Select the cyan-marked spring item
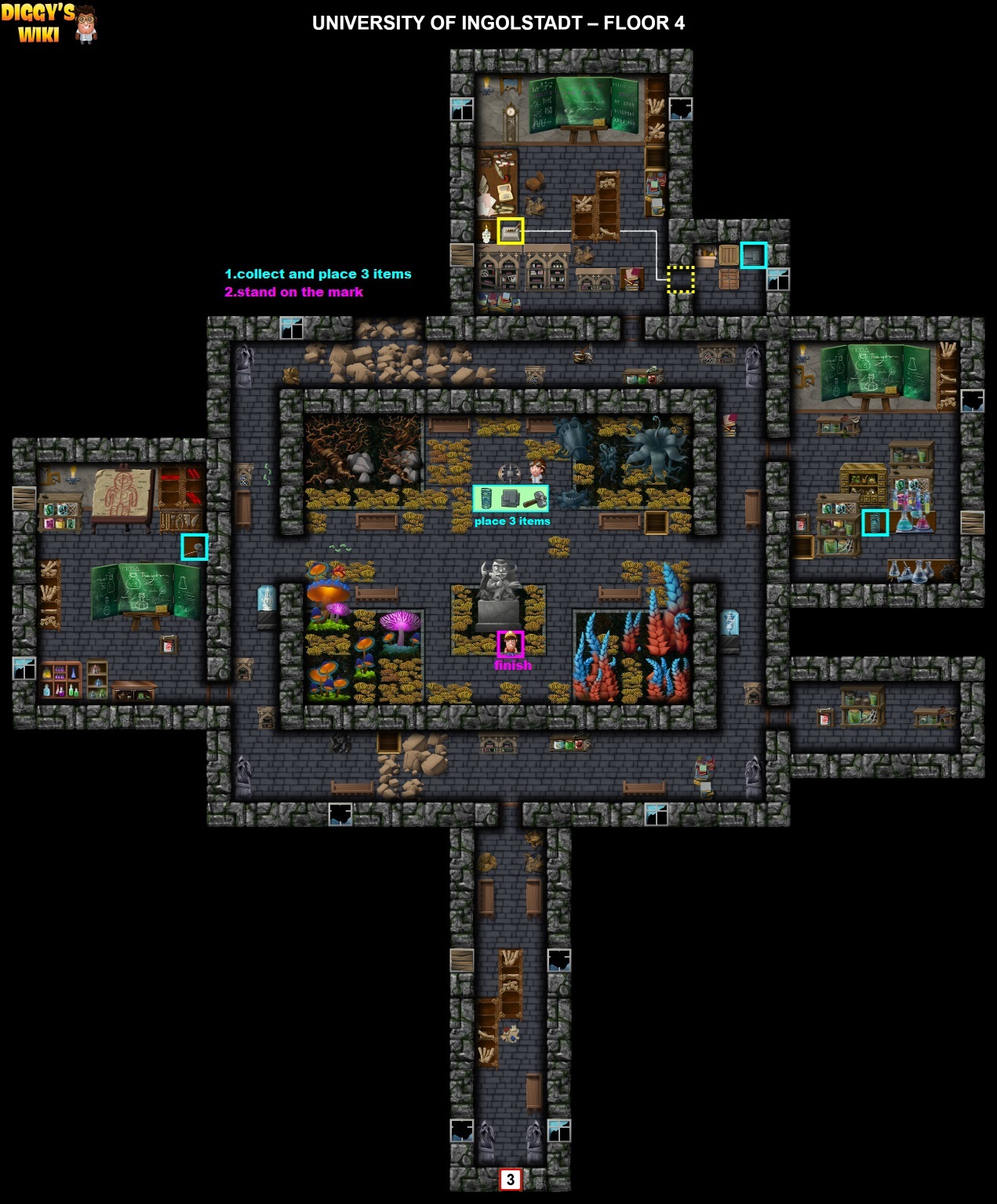The width and height of the screenshot is (997, 1204). (875, 522)
